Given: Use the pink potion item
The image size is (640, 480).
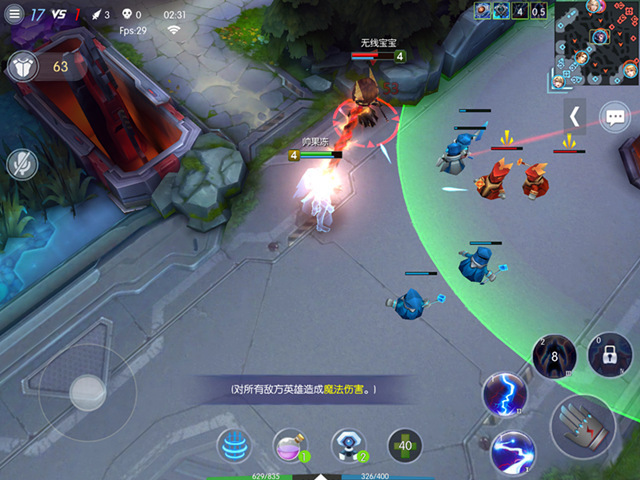Looking at the screenshot, I should coord(291,446).
